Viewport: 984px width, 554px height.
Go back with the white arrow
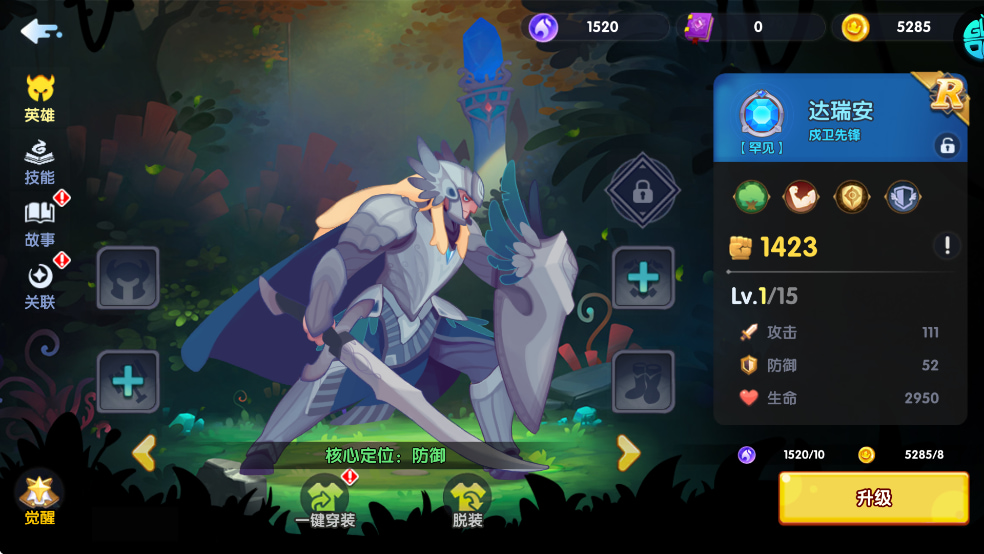[40, 31]
